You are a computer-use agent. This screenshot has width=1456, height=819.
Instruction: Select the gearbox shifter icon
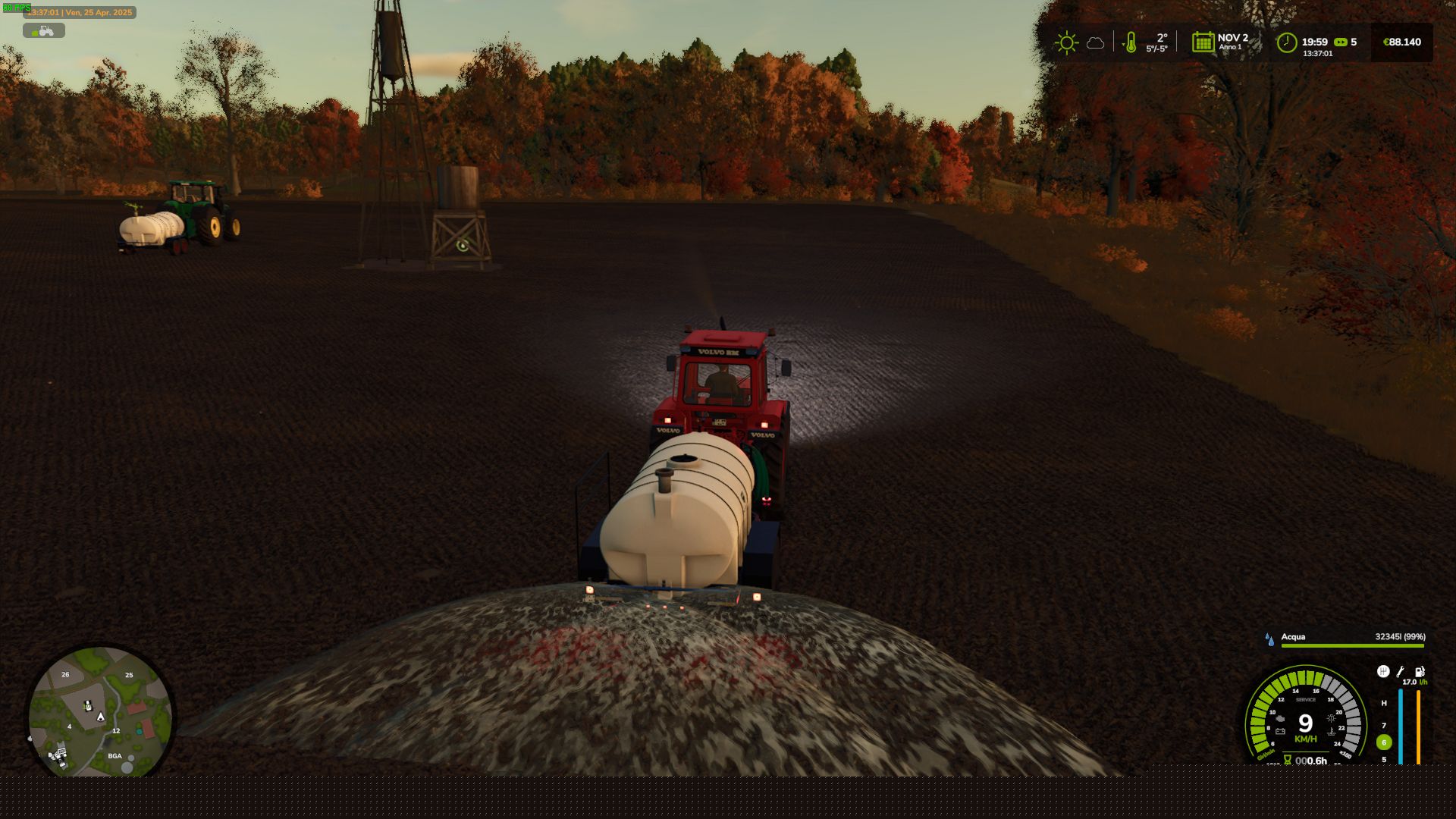pos(1382,671)
